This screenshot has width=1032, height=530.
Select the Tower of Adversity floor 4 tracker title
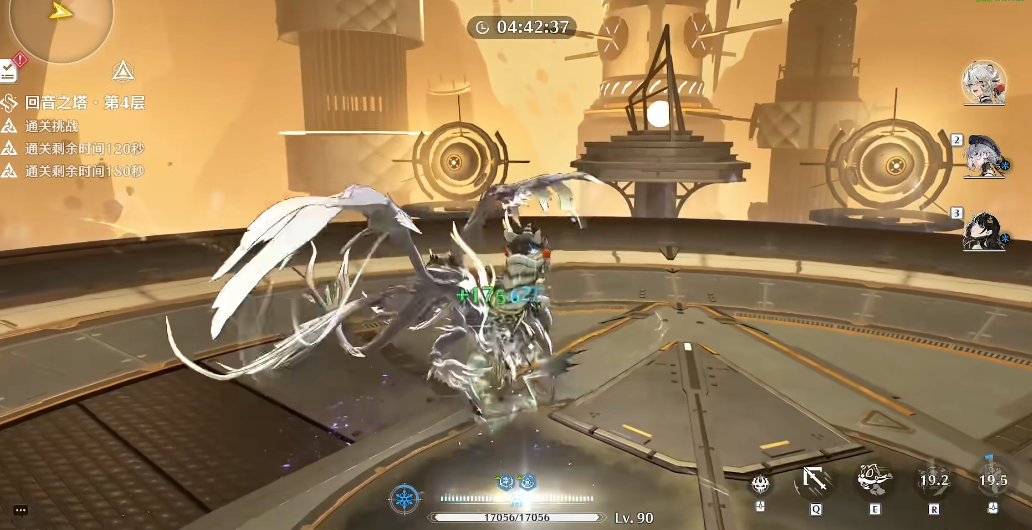(x=84, y=102)
